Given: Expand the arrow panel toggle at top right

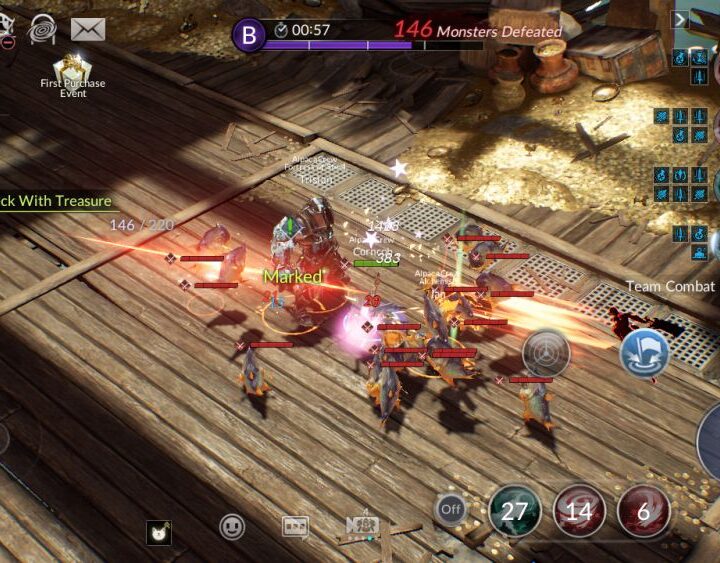Looking at the screenshot, I should (x=680, y=19).
